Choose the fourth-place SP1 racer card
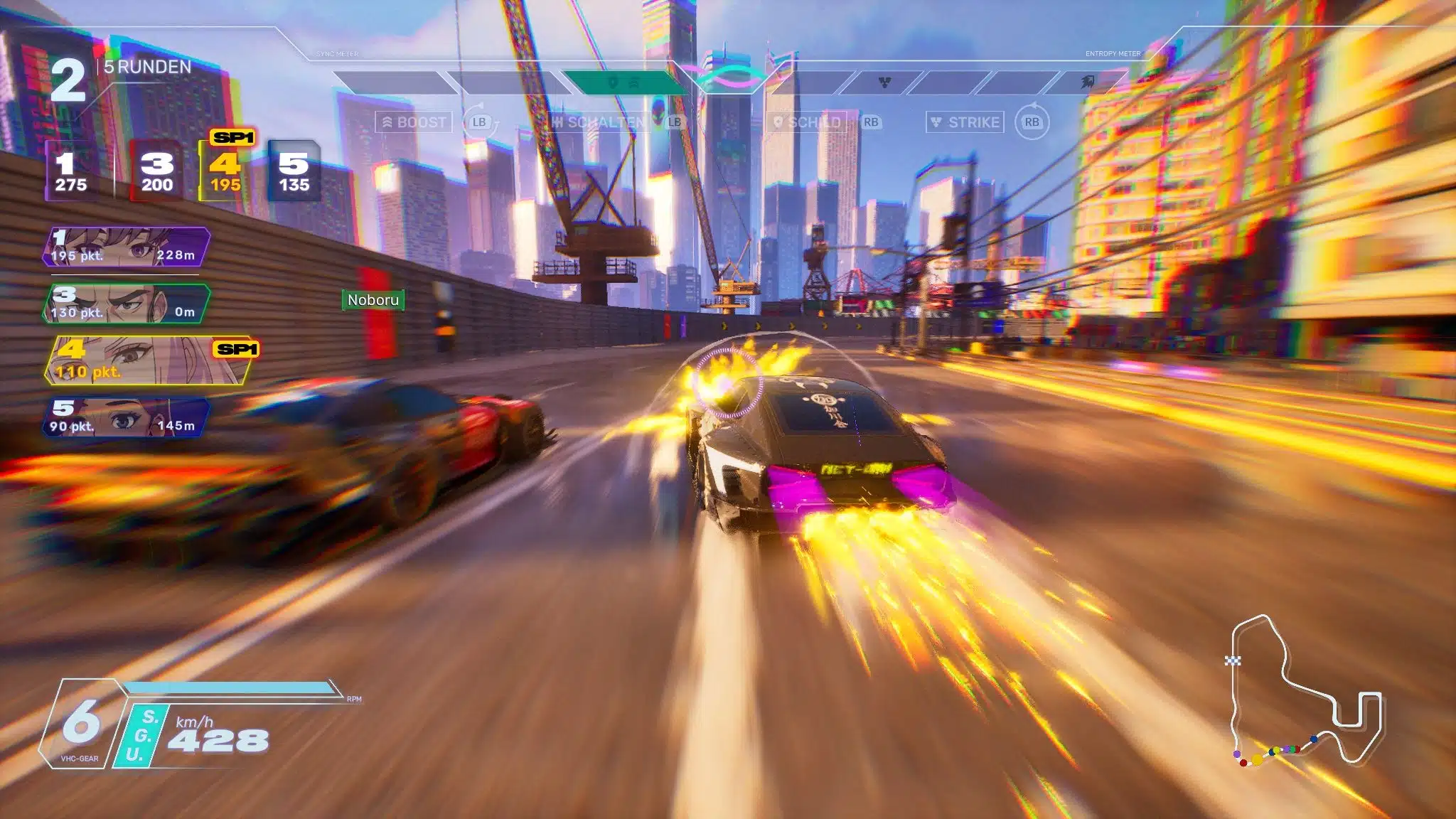This screenshot has width=1456, height=819. (149, 360)
